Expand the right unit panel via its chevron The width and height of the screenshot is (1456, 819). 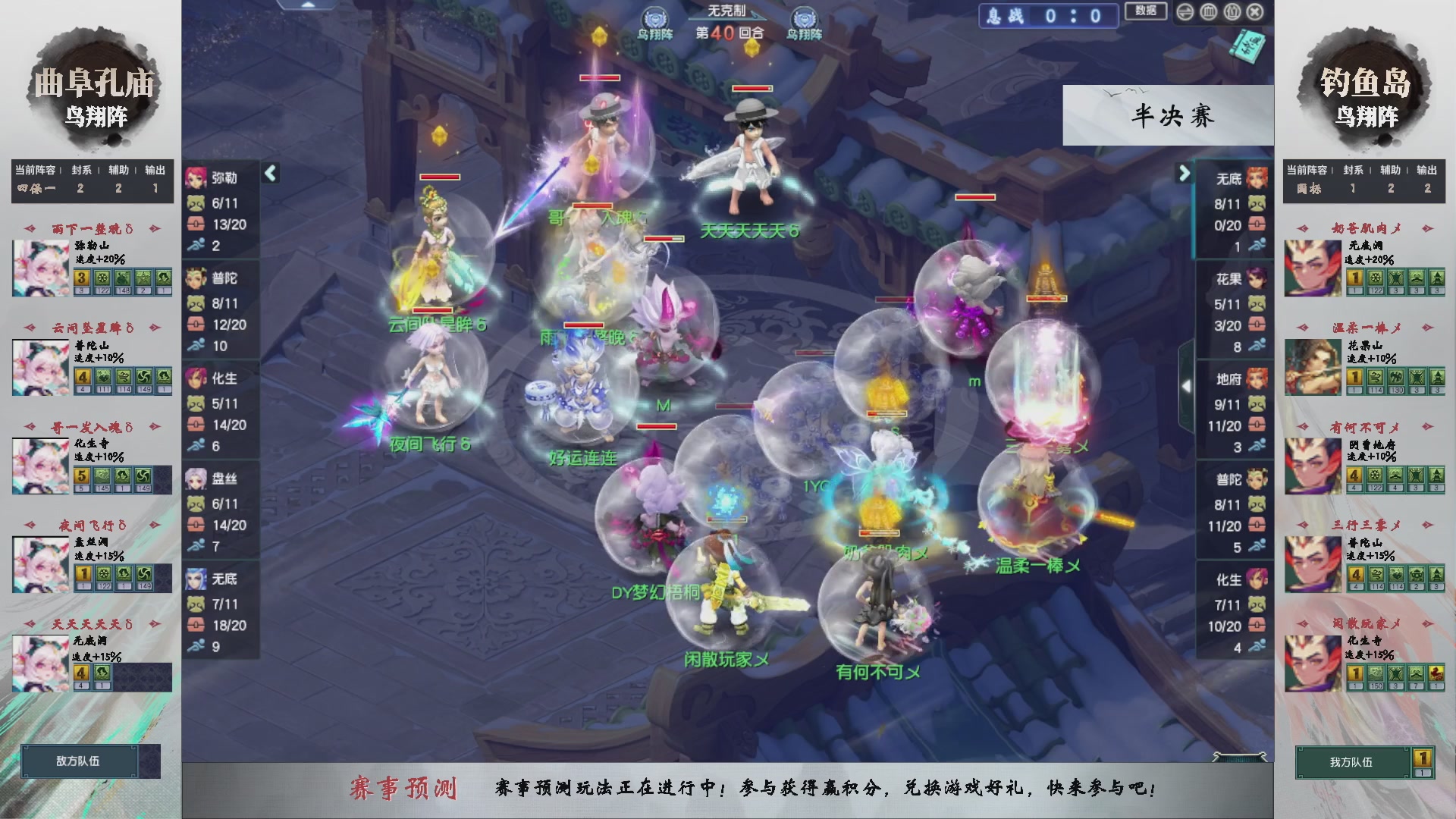coord(1185,173)
